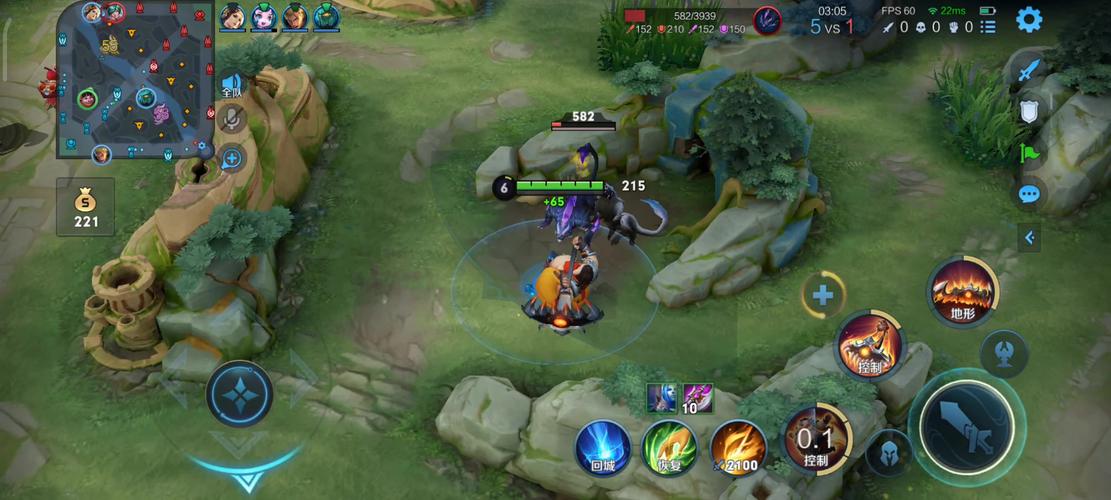Image resolution: width=1111 pixels, height=500 pixels.
Task: Collapse the signal panel with the arrow
Action: click(x=1029, y=237)
